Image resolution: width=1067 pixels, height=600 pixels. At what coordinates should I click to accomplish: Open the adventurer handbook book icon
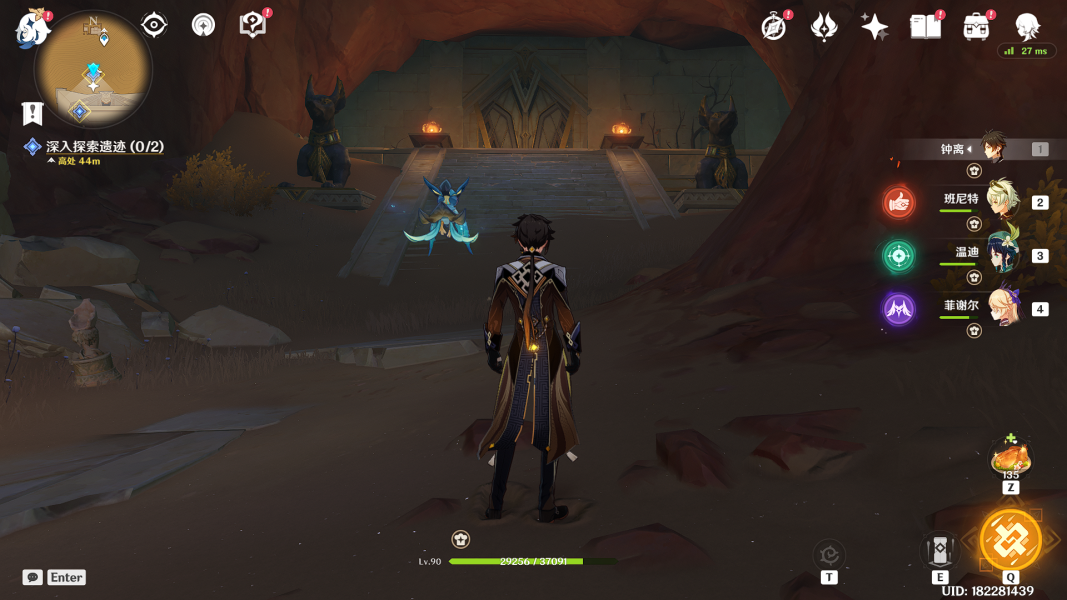(925, 27)
